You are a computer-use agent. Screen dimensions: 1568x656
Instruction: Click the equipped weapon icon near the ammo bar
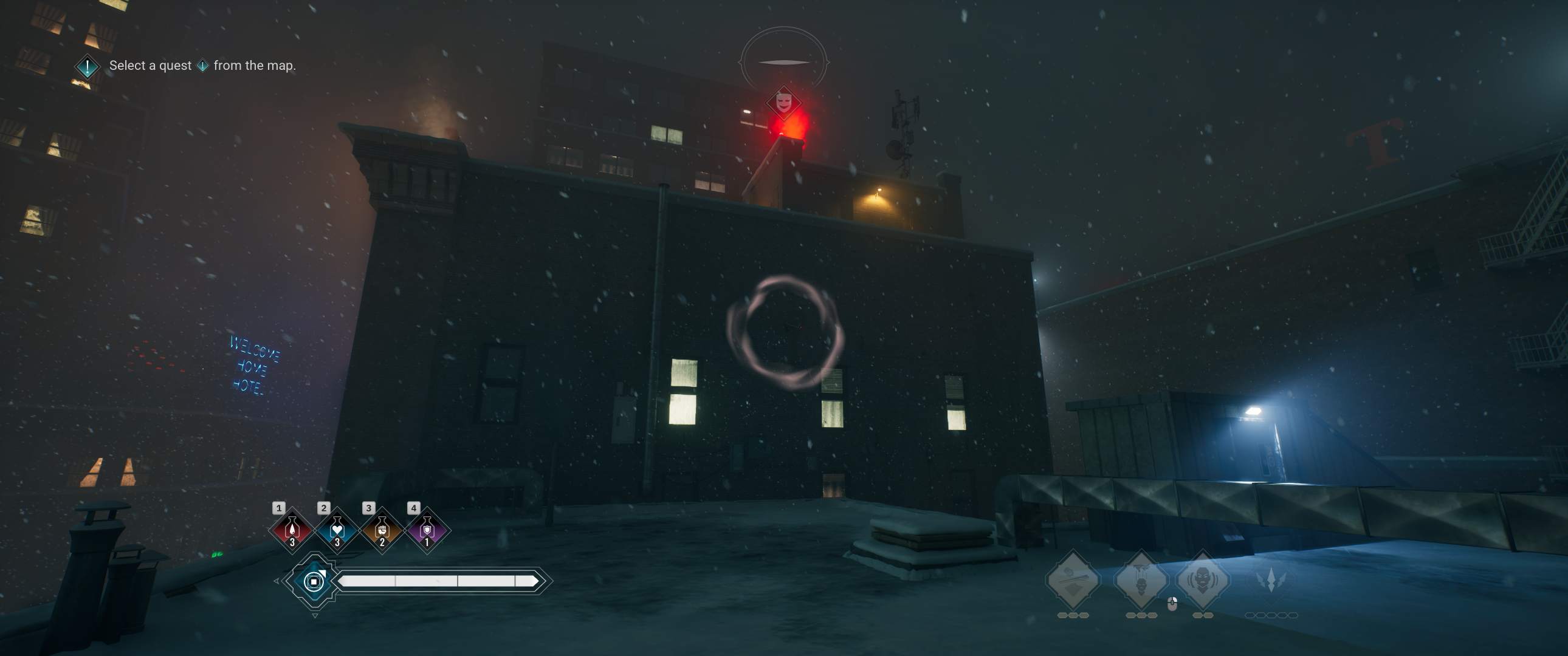click(315, 582)
